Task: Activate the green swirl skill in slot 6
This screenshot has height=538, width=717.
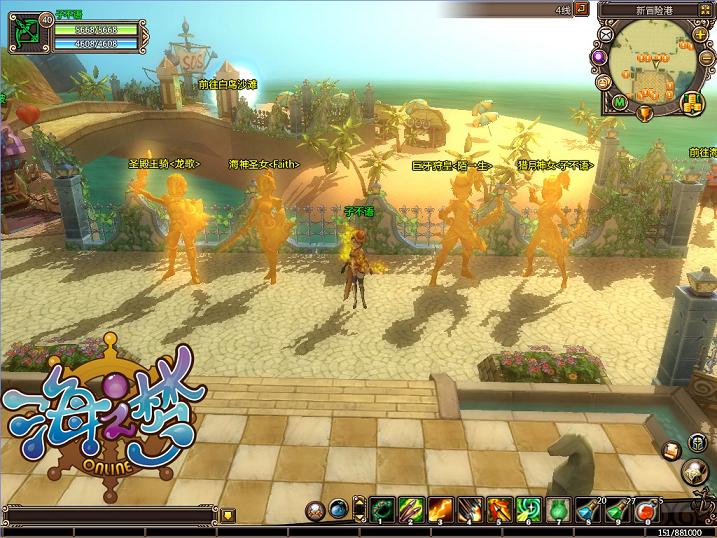Action: pyautogui.click(x=527, y=509)
